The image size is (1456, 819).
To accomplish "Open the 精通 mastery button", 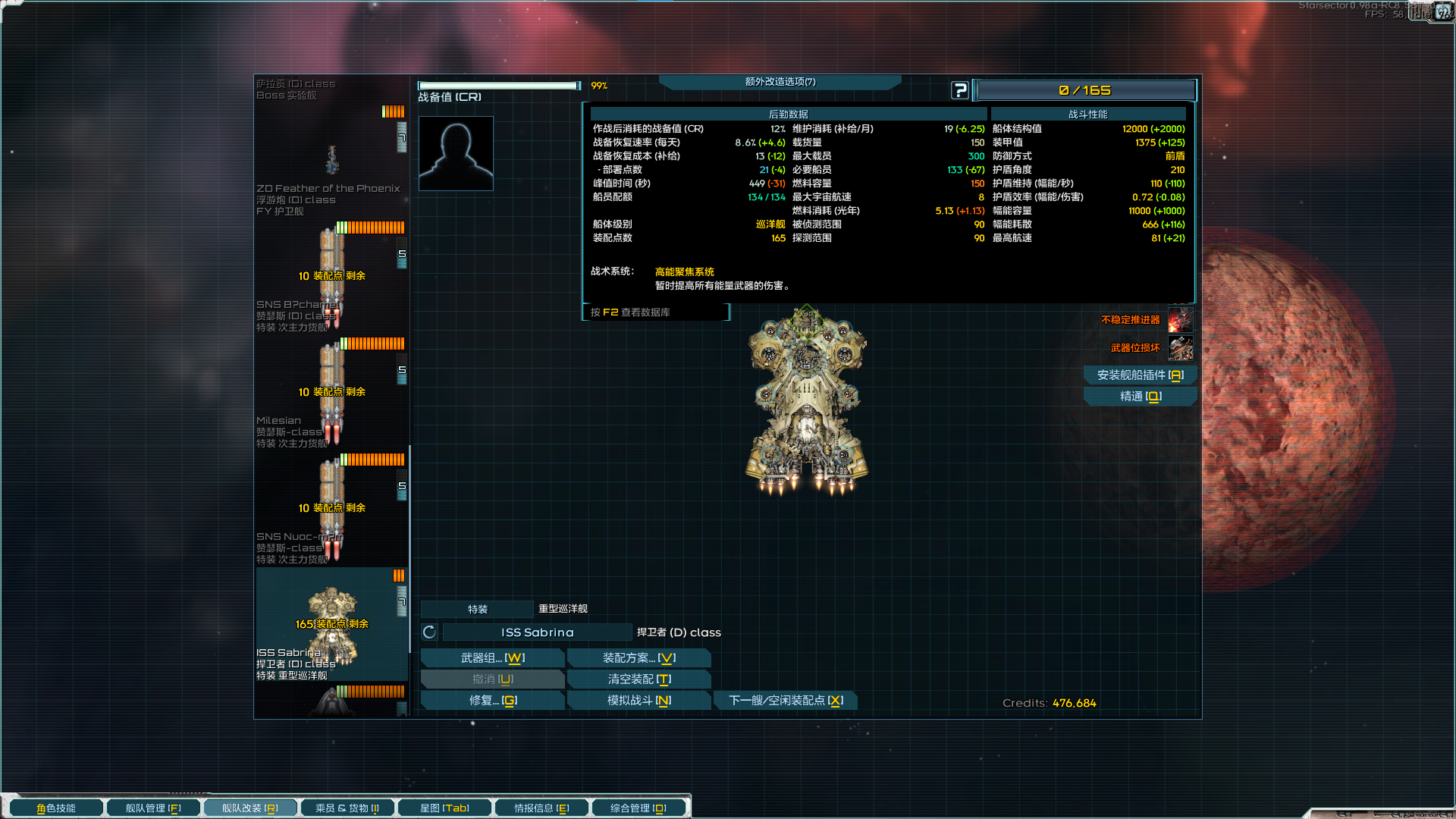I will point(1139,397).
